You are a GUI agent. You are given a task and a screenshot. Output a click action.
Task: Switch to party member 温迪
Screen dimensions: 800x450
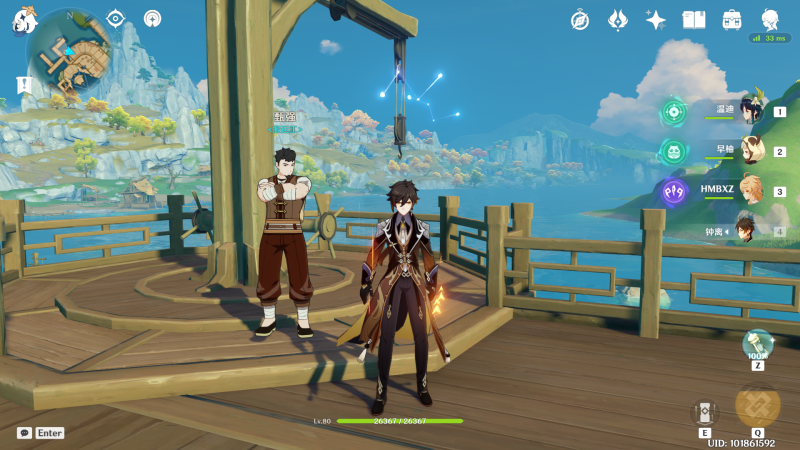pos(750,111)
